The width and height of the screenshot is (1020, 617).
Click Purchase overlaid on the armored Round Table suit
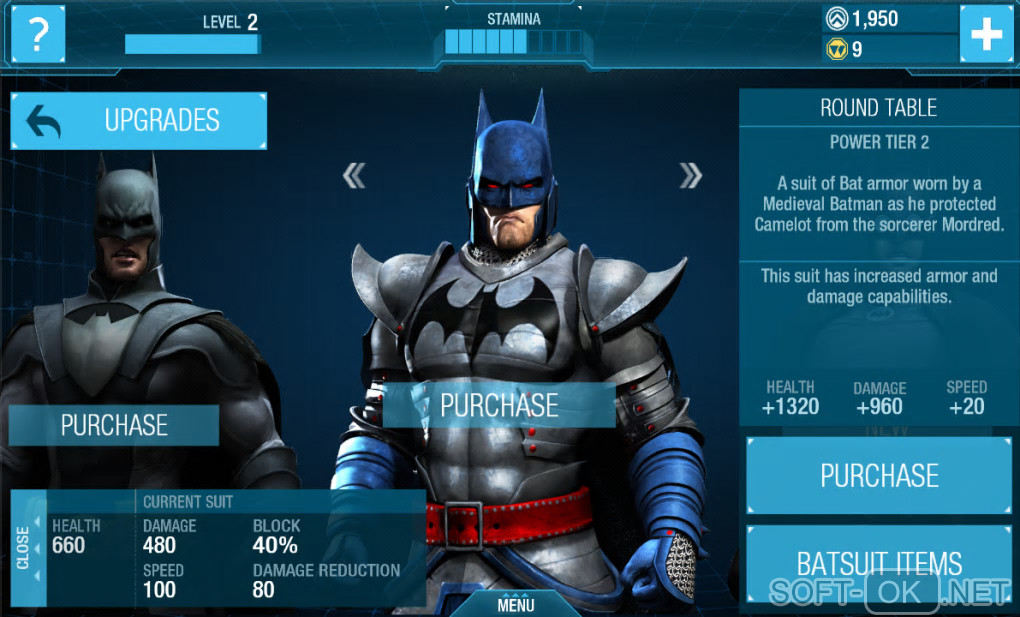click(499, 405)
